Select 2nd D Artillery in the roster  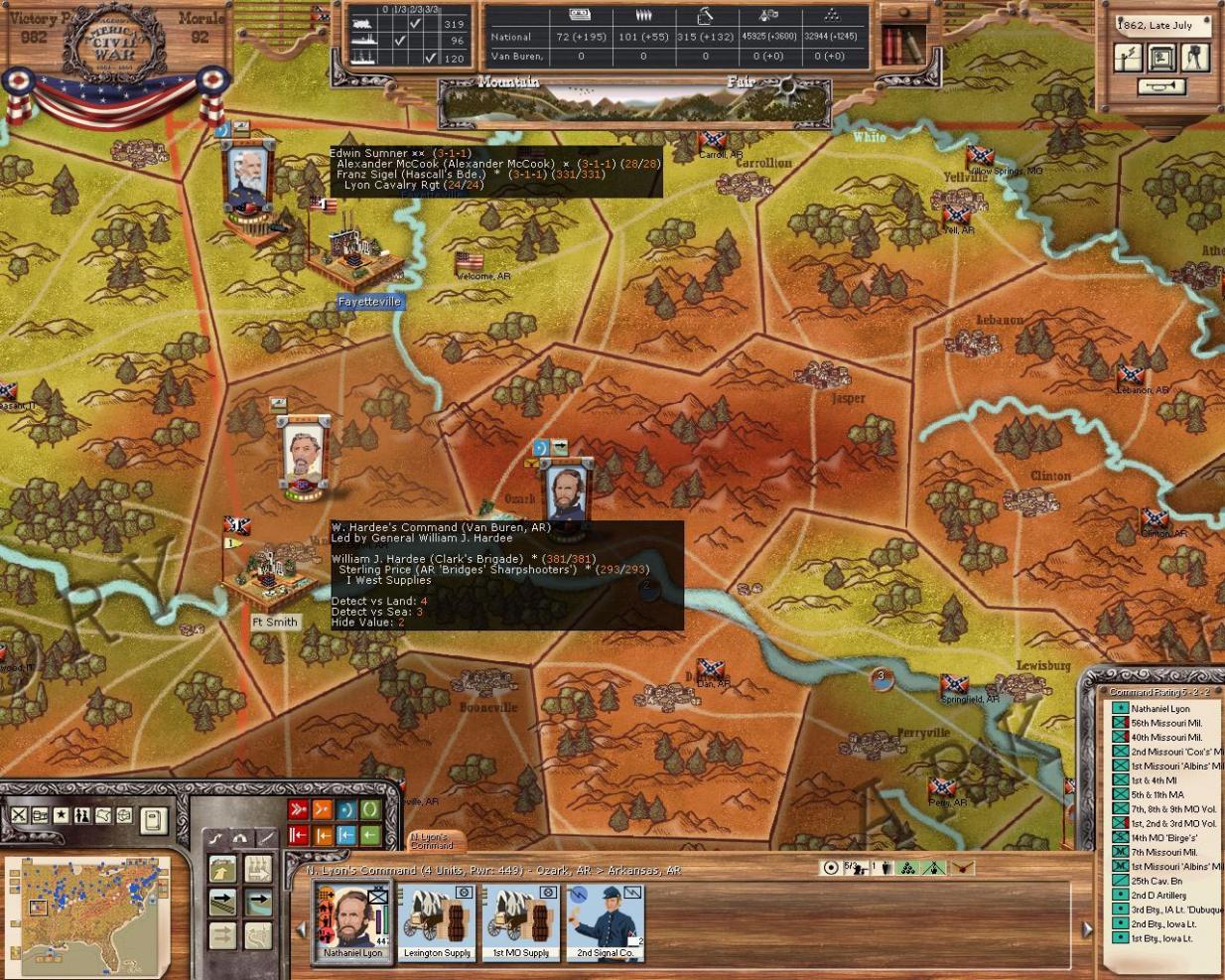(1158, 895)
